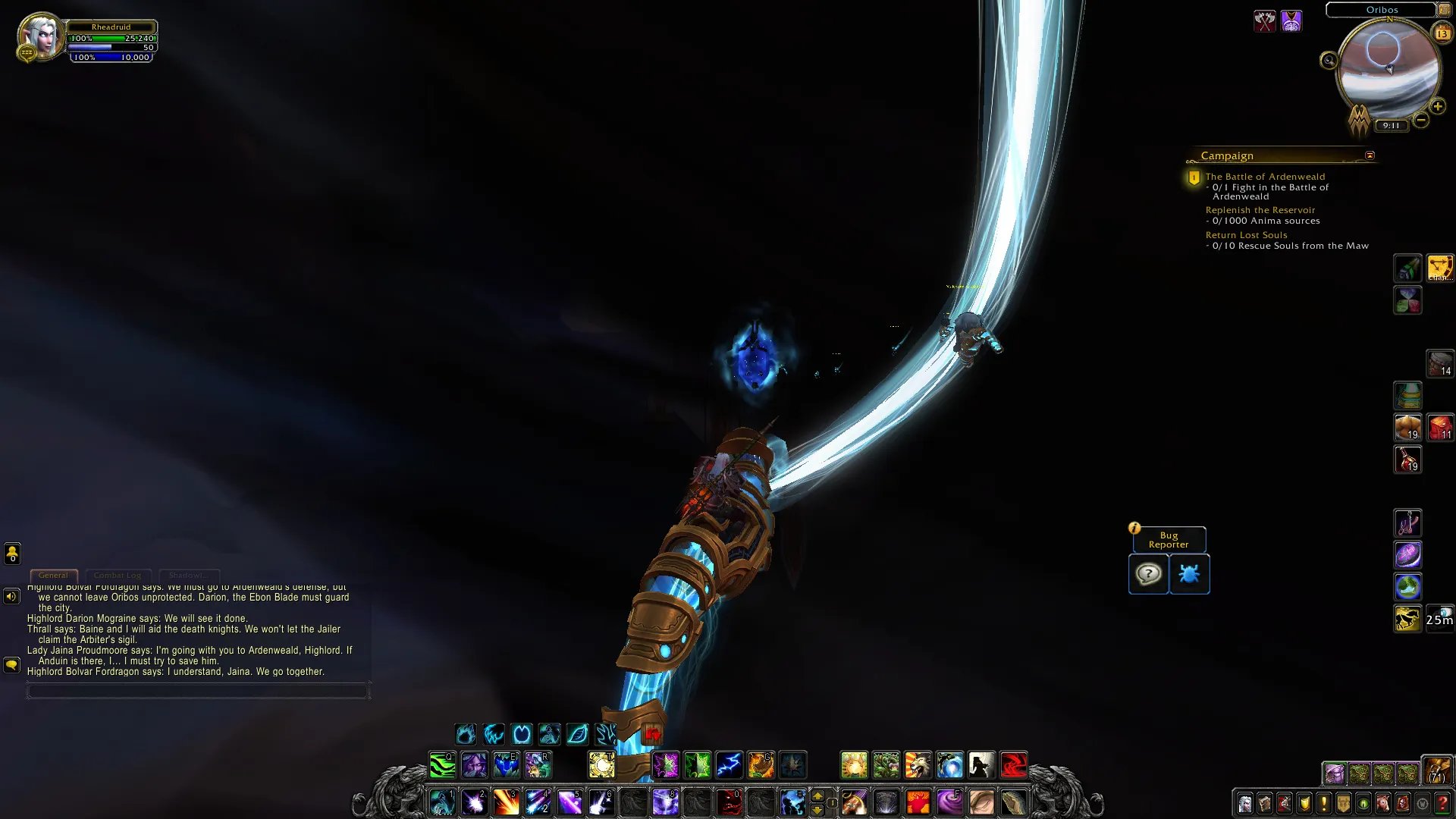The height and width of the screenshot is (819, 1456).
Task: Page the action bar up
Action: [x=817, y=796]
